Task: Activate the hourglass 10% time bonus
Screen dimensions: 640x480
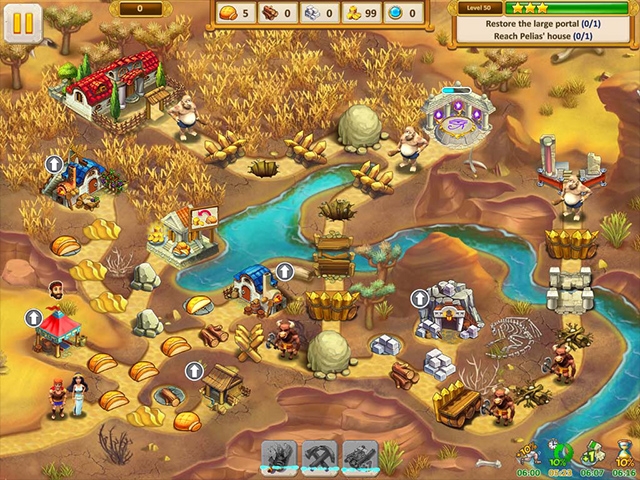Action: tap(625, 453)
